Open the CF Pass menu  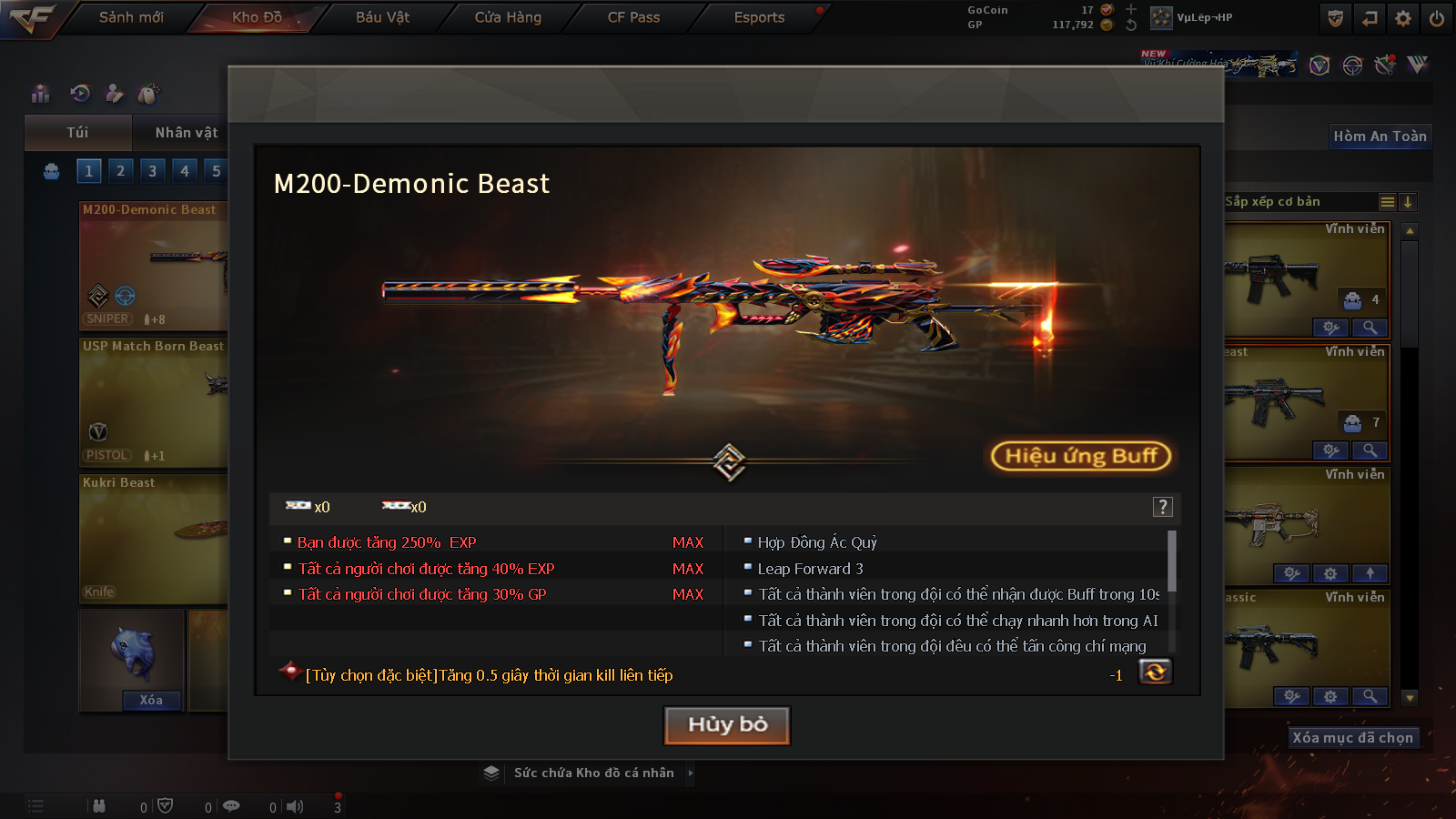633,17
